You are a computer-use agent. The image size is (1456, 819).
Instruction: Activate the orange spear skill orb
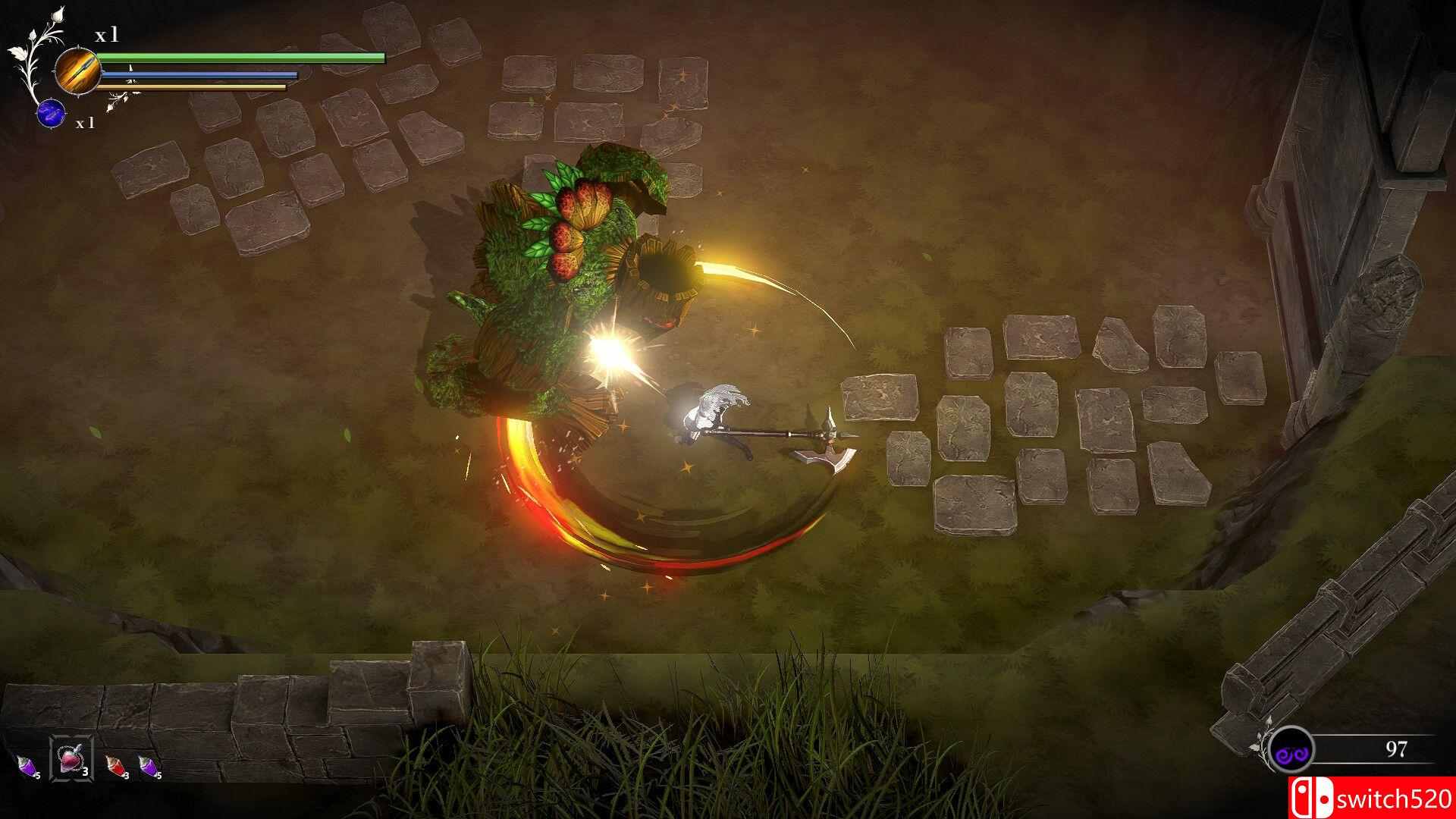[78, 71]
